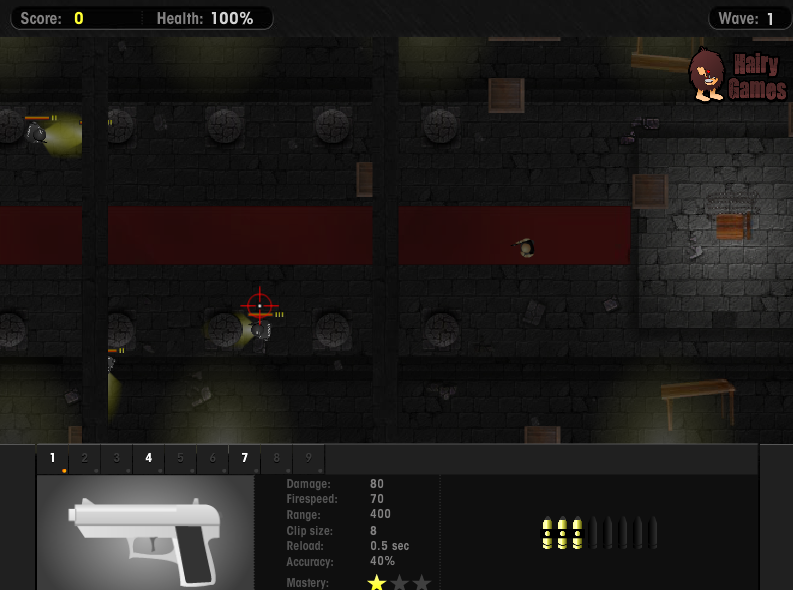Open the Hairy Games logo link

click(738, 76)
